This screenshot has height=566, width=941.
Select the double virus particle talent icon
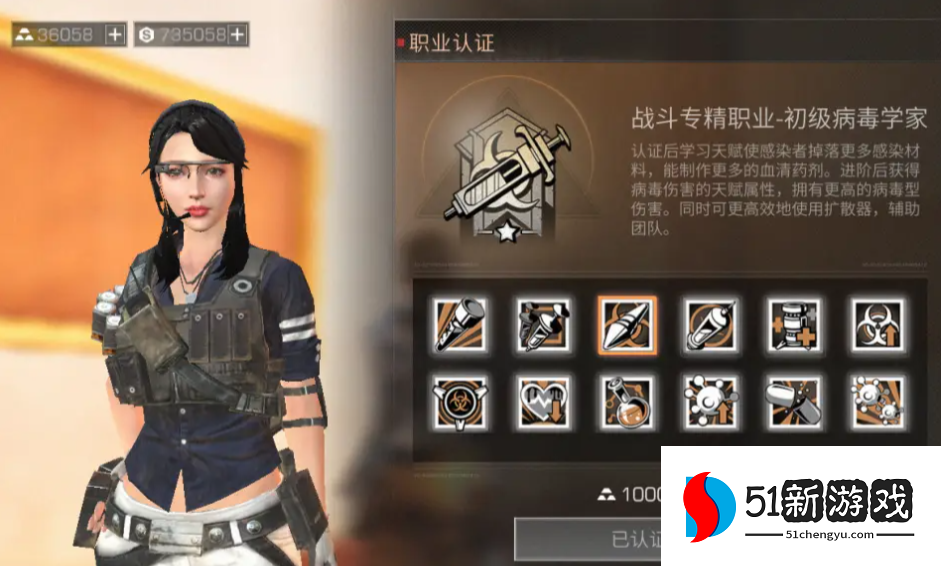click(878, 402)
